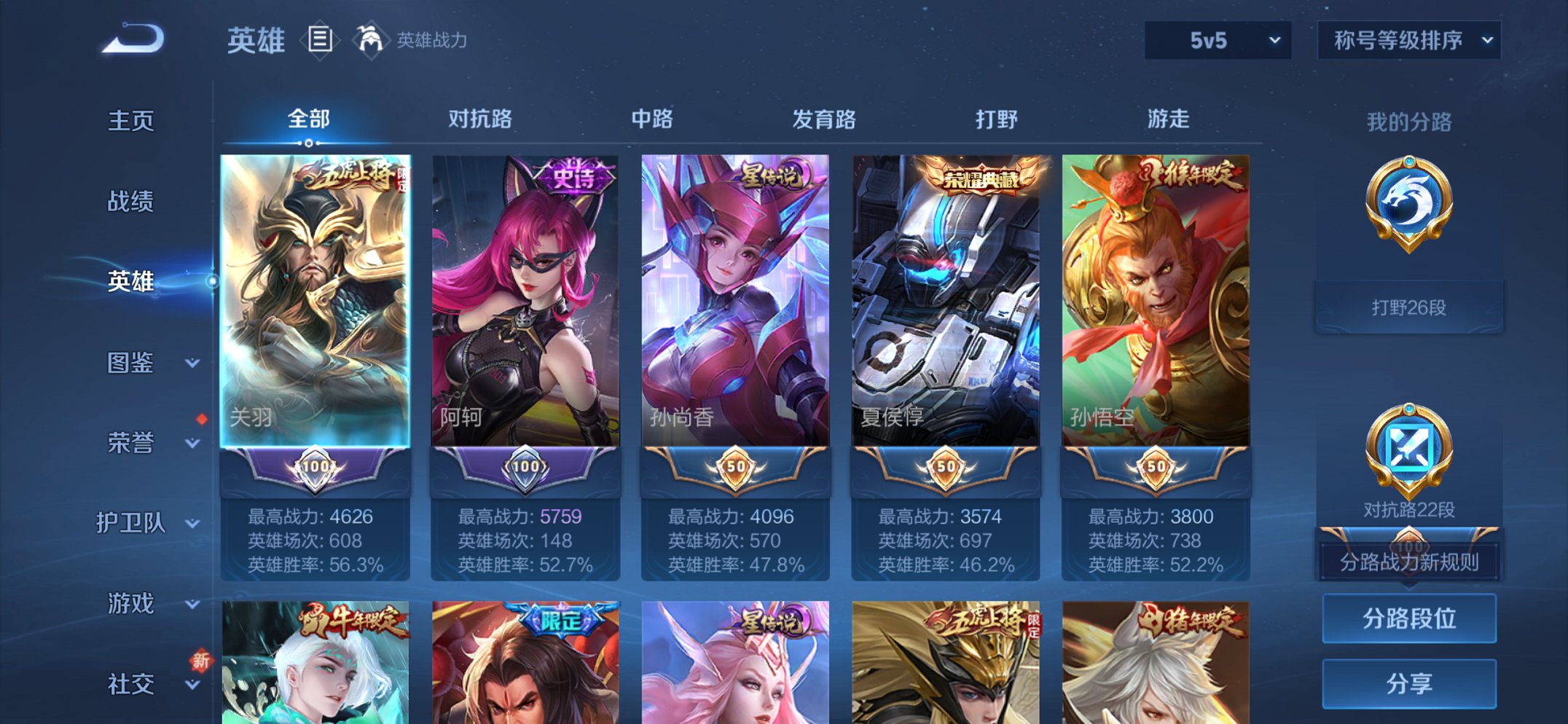
Task: Open the hero list icon beside 英雄 title
Action: [318, 40]
